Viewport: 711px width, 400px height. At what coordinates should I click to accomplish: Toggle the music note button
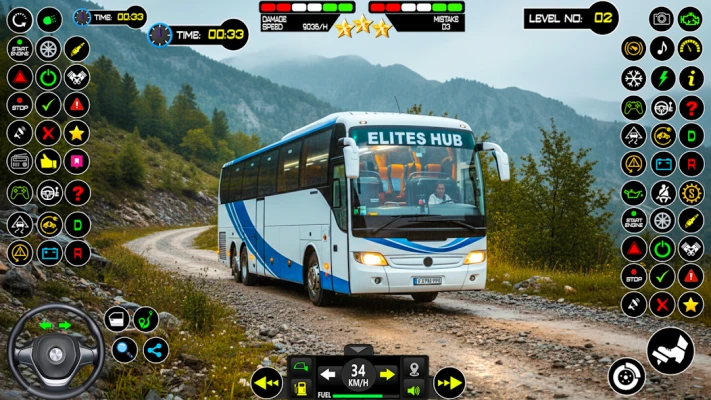coord(661,48)
